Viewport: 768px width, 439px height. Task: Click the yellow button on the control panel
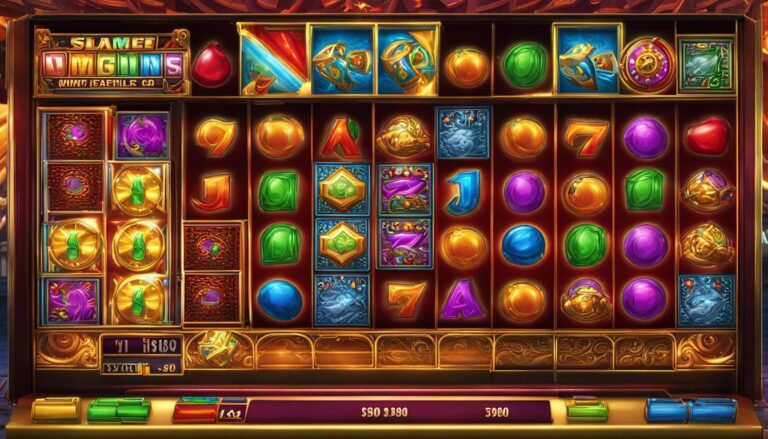pyautogui.click(x=55, y=409)
